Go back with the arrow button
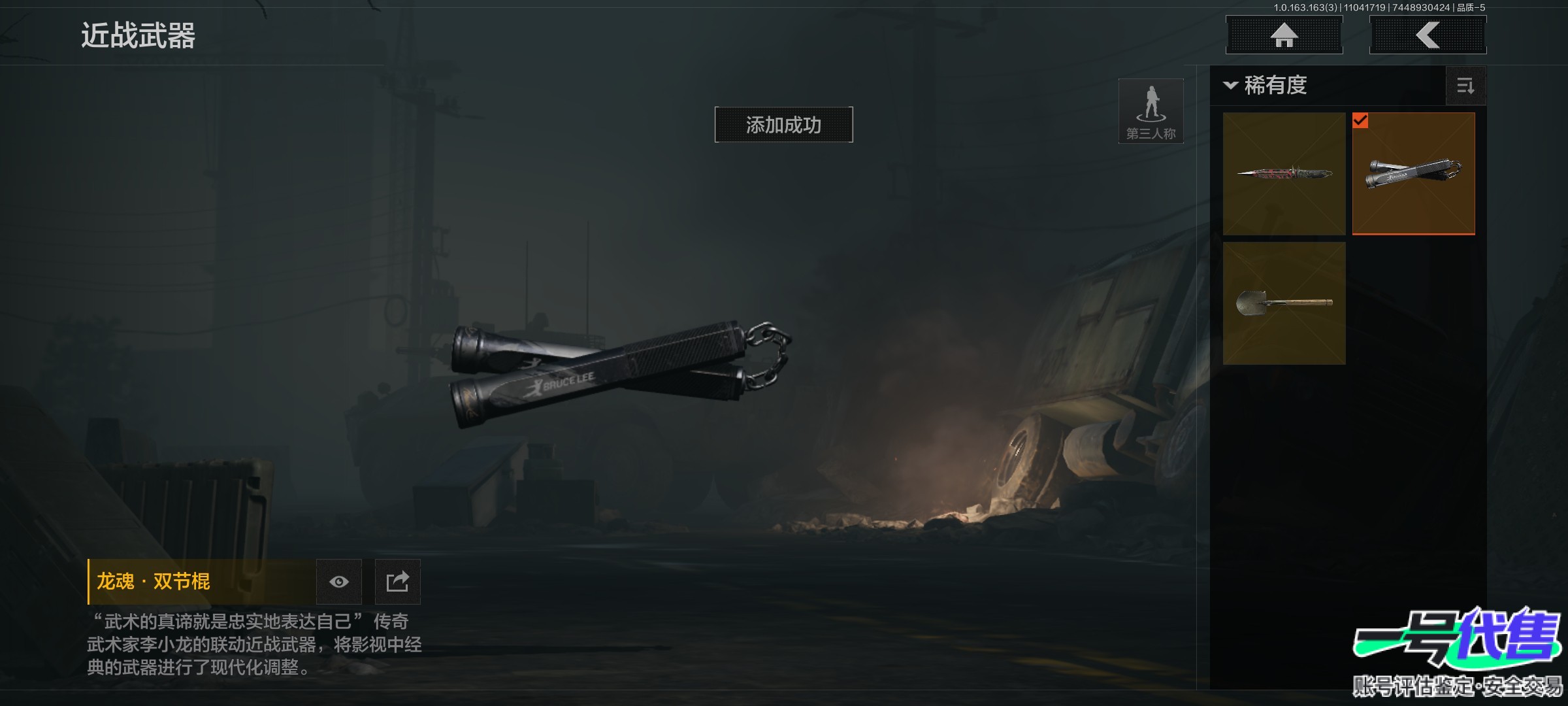Viewport: 1568px width, 706px height. pos(1428,35)
